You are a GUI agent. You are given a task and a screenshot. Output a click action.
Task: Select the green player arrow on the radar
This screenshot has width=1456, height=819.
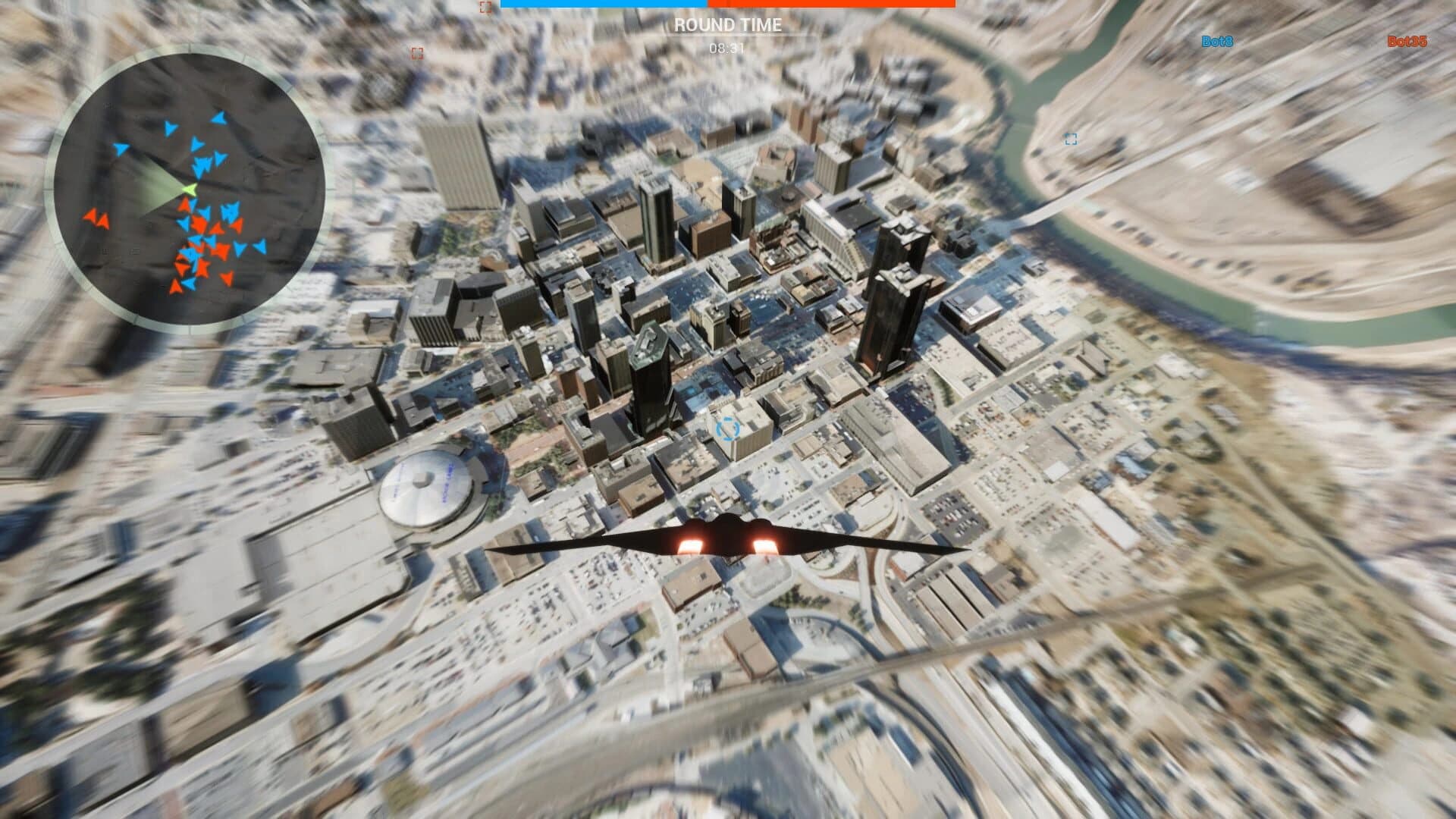pyautogui.click(x=188, y=188)
